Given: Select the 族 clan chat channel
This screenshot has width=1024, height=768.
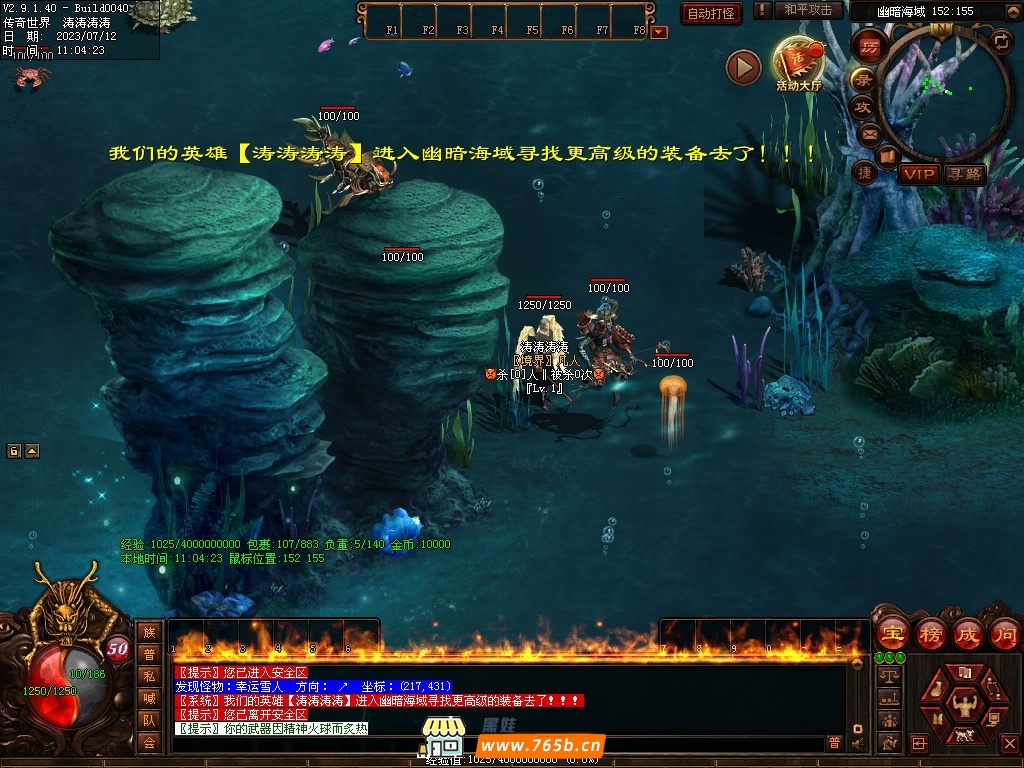Looking at the screenshot, I should tap(149, 632).
